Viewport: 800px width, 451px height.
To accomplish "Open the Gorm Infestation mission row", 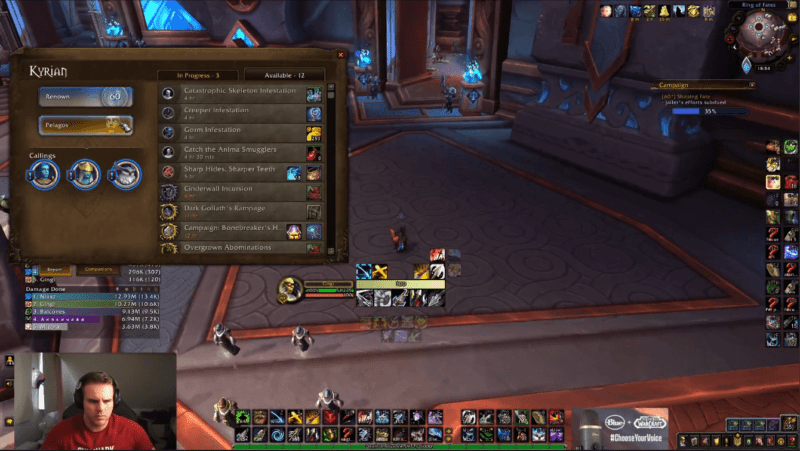I will coord(240,132).
